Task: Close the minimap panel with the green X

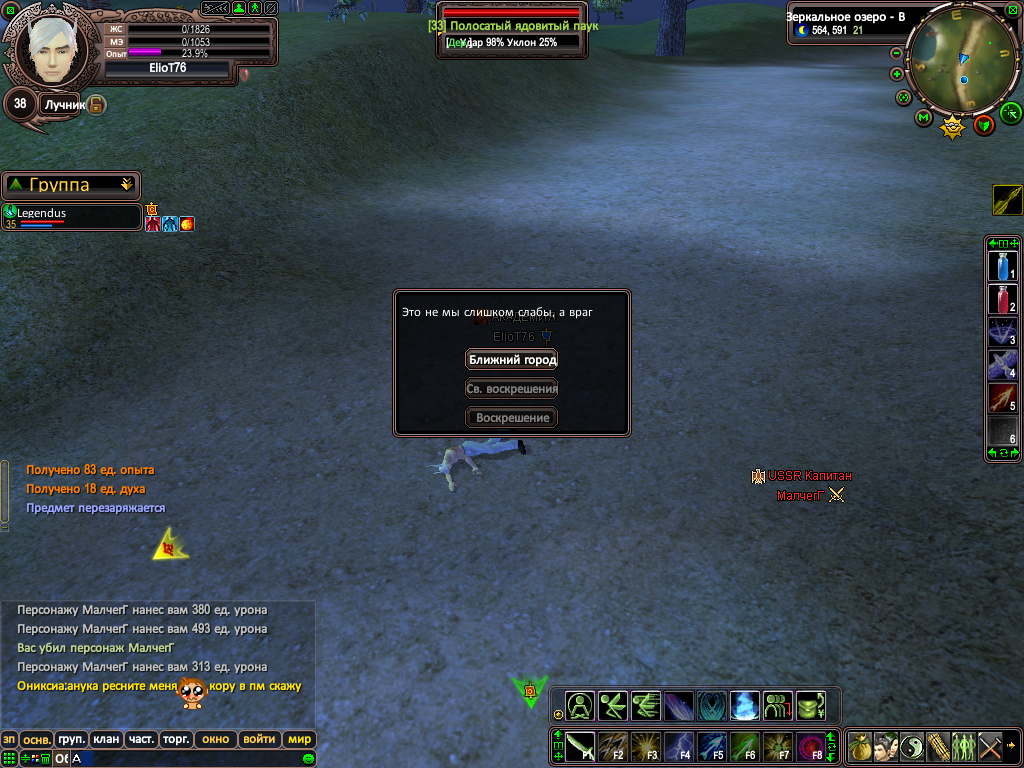Action: coord(1013,9)
